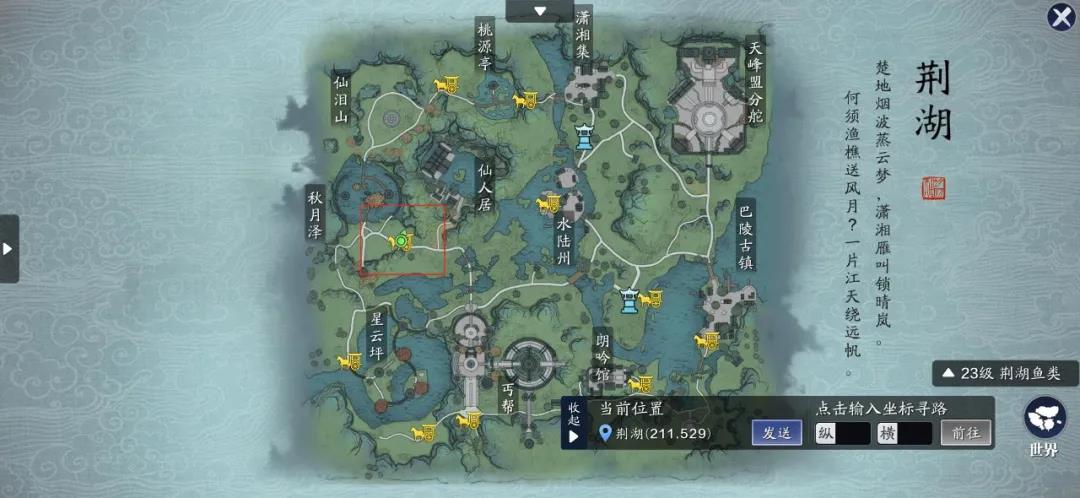Open the top dropdown arrow tab

pos(540,11)
